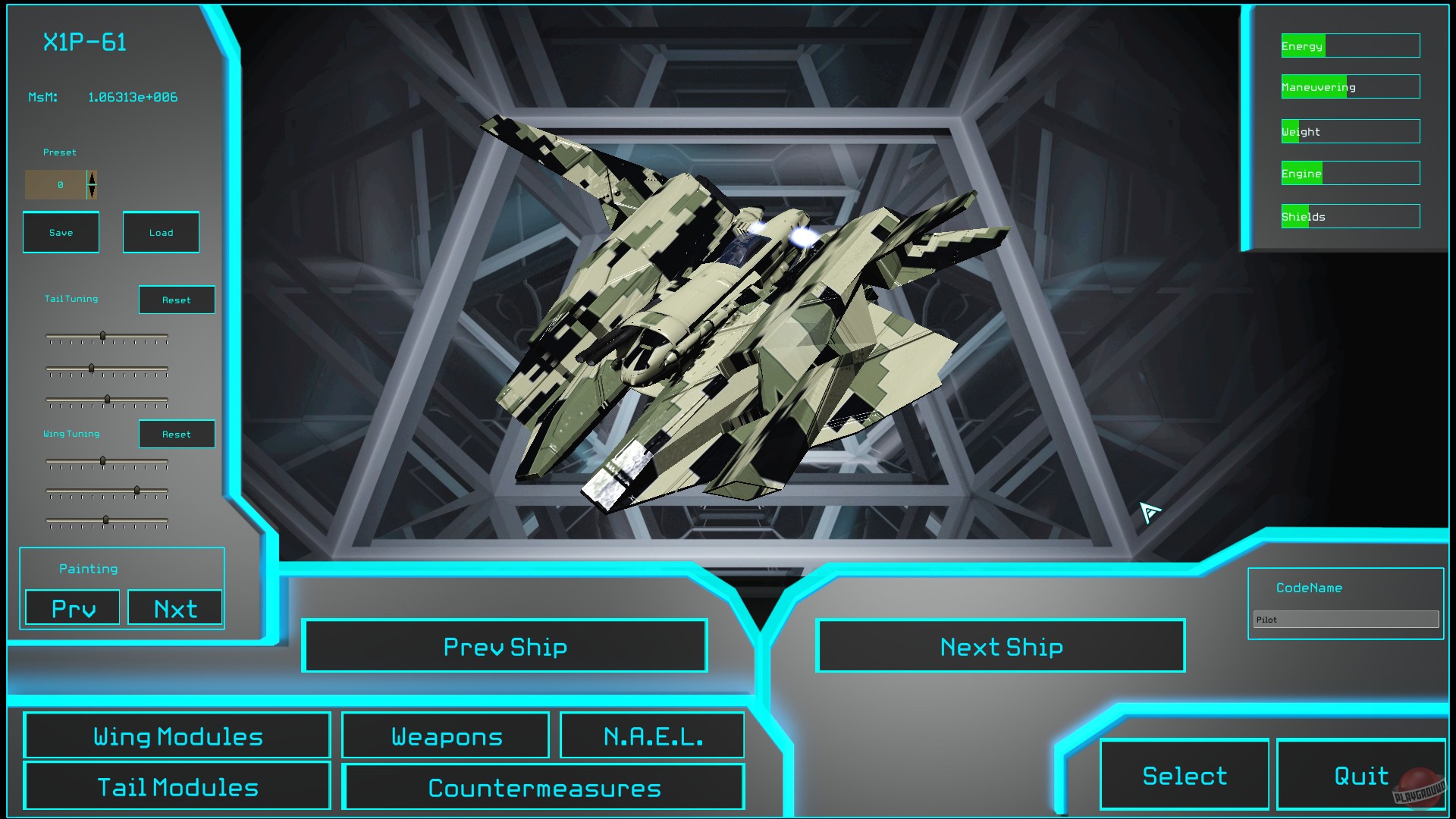The width and height of the screenshot is (1456, 819).
Task: Open the Wing Modules panel
Action: [177, 735]
